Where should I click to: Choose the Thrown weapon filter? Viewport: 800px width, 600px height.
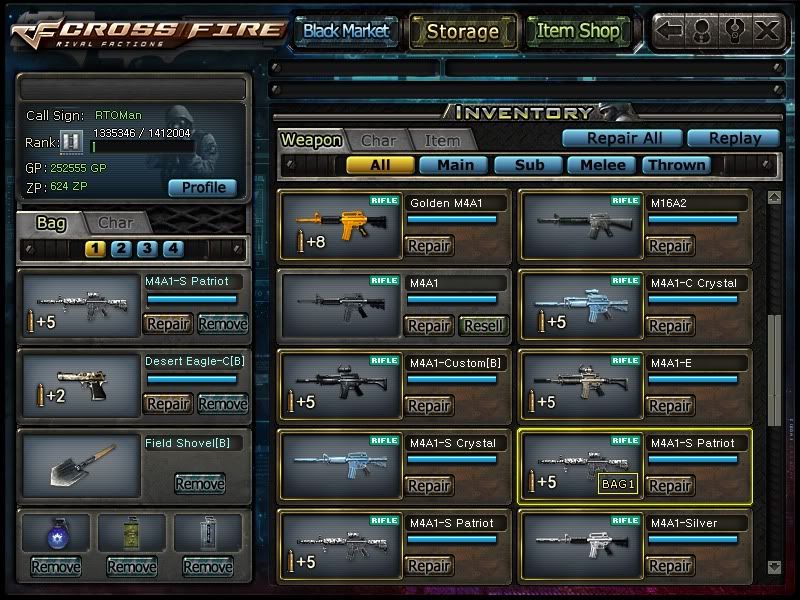(x=676, y=165)
